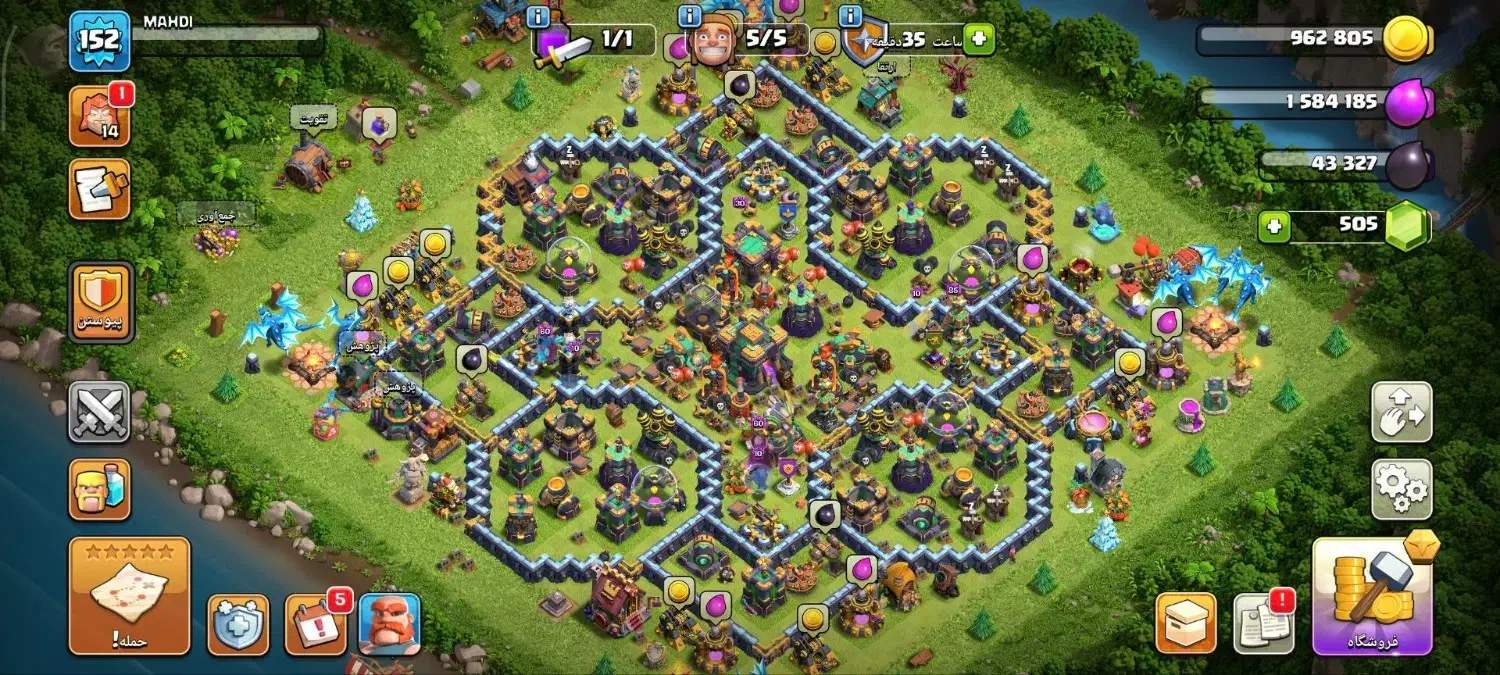Show info for the 5/5 builders
Viewport: 1500px width, 675px height.
689,17
